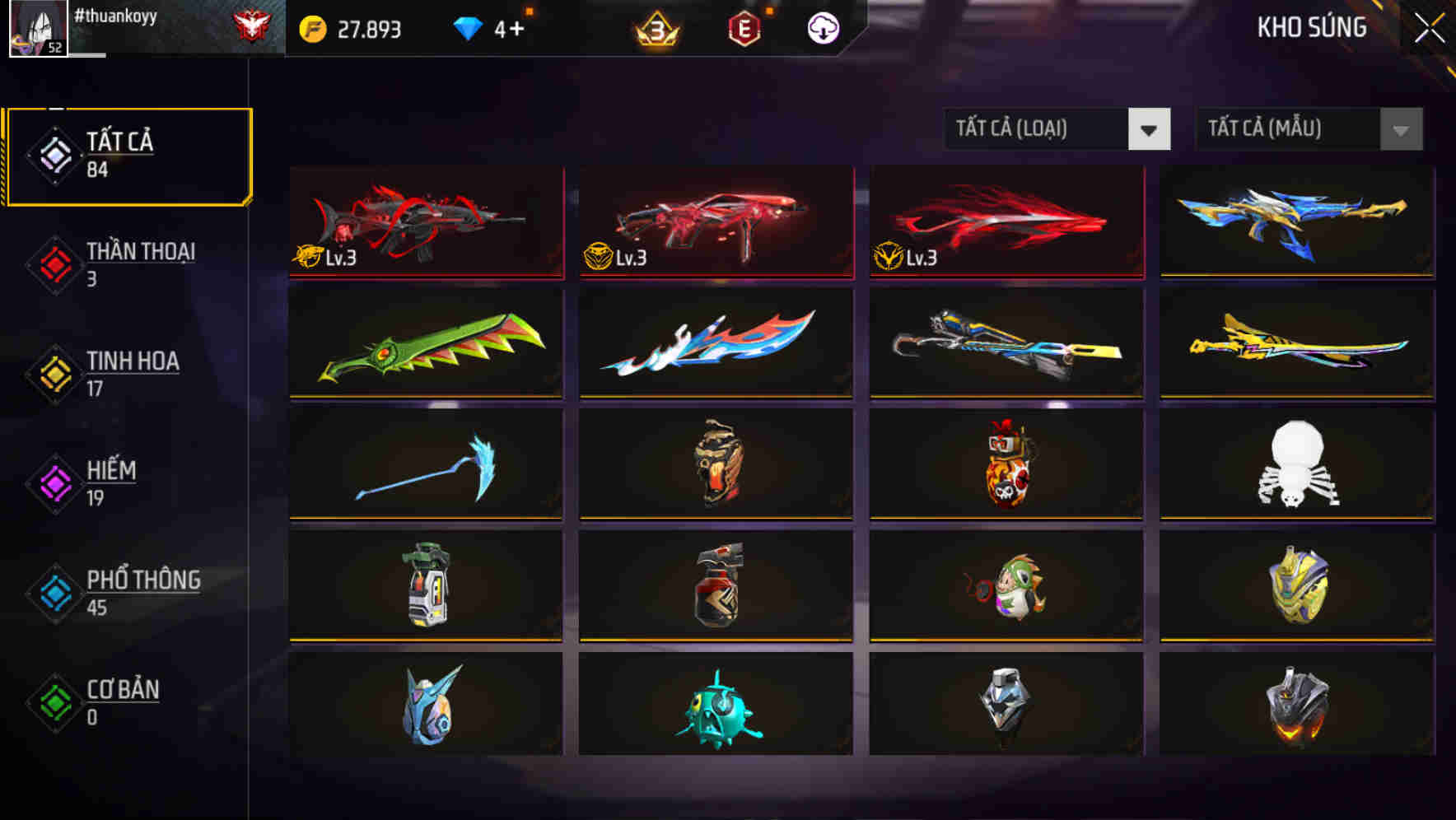This screenshot has height=820, width=1456.
Task: Open the level 3 crown badge
Action: (x=655, y=30)
